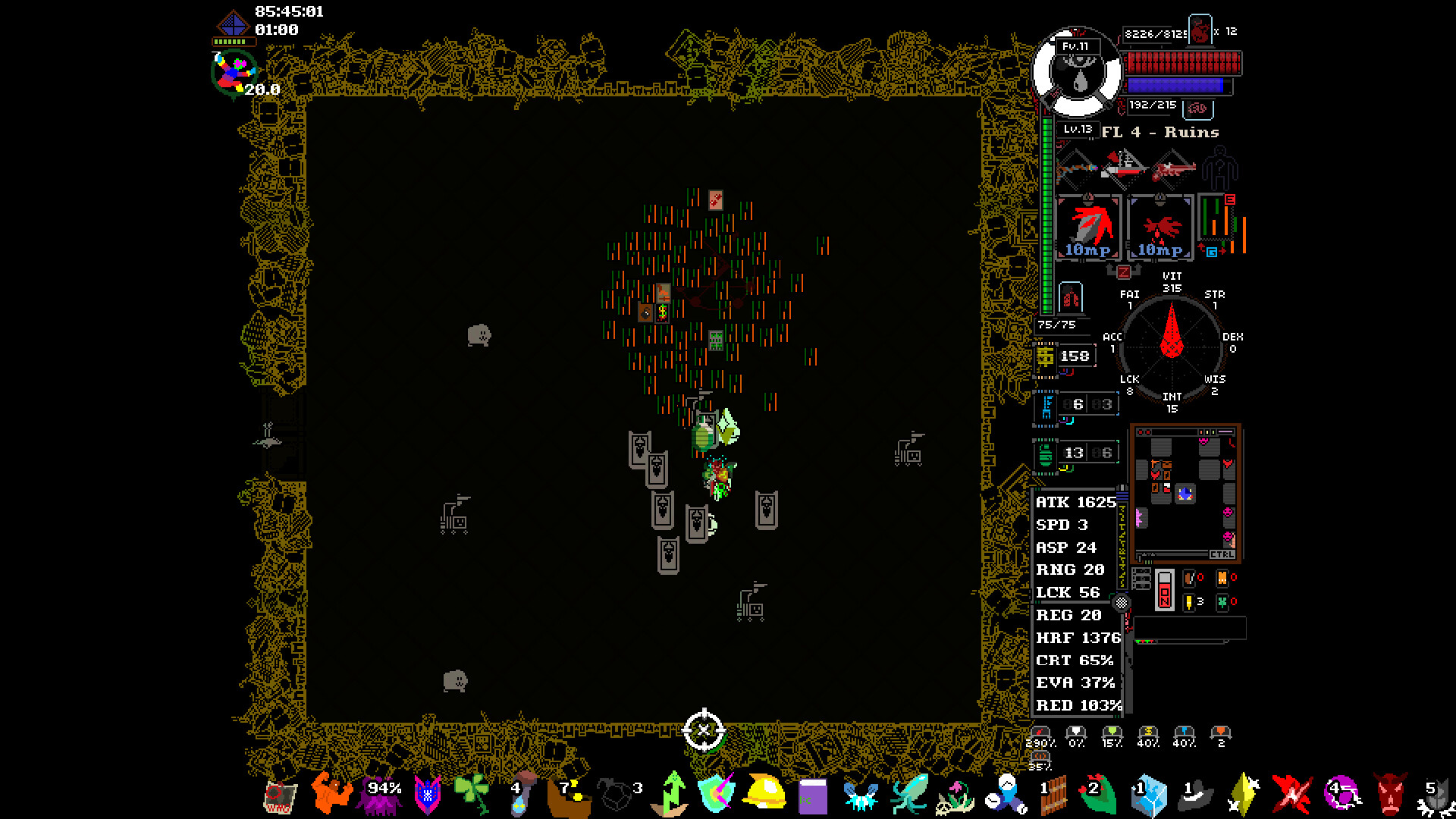The height and width of the screenshot is (819, 1456).
Task: Open the dungeon minimap panel
Action: coord(1185,493)
